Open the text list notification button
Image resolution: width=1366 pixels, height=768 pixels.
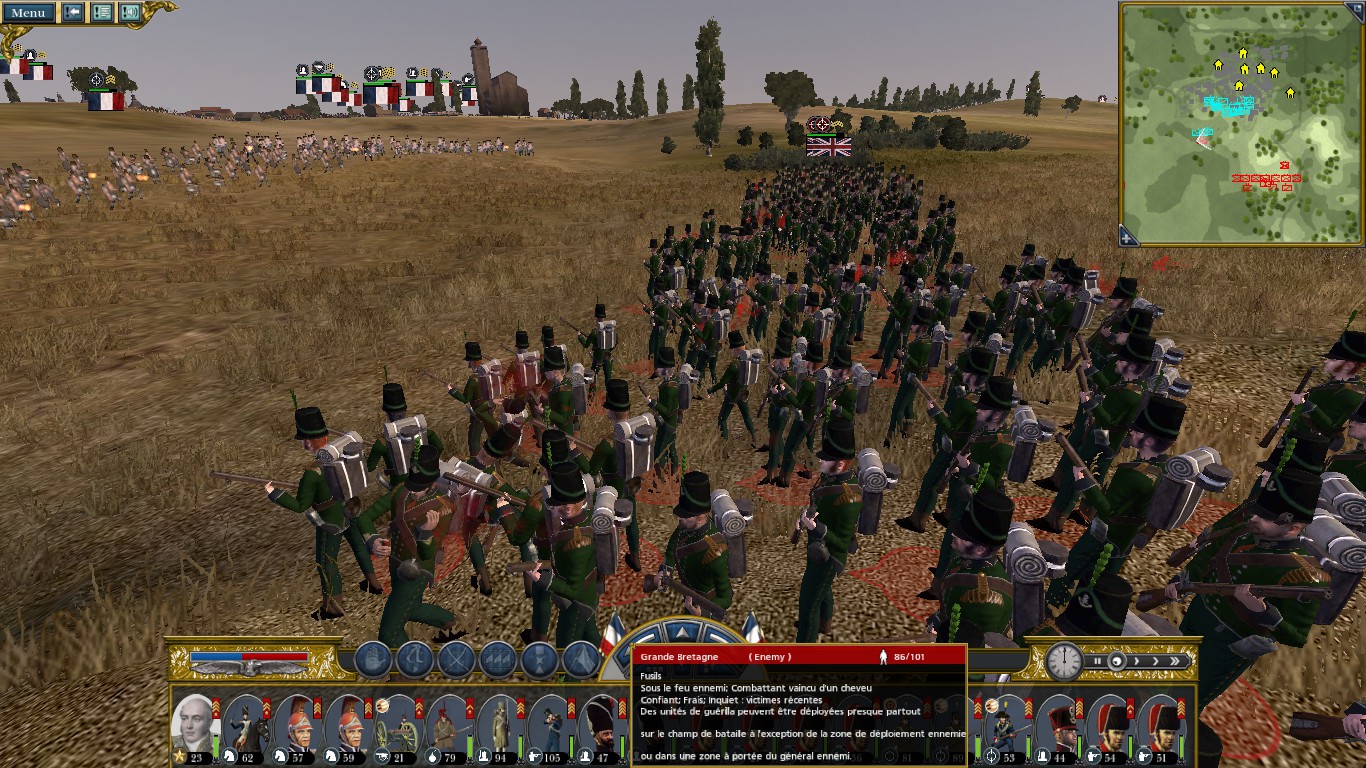click(x=101, y=13)
